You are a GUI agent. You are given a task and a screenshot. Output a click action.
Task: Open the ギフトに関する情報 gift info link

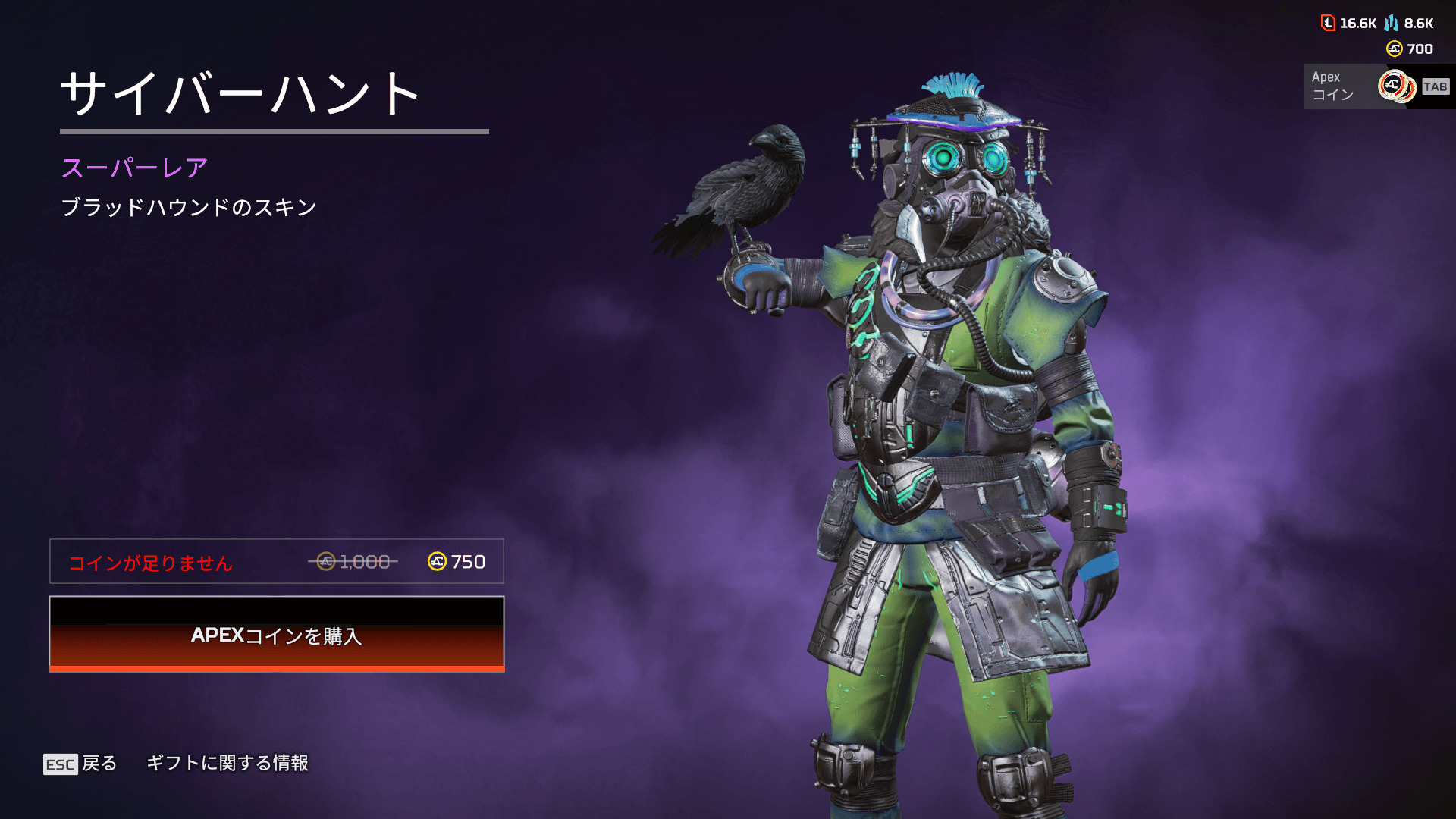tap(227, 763)
